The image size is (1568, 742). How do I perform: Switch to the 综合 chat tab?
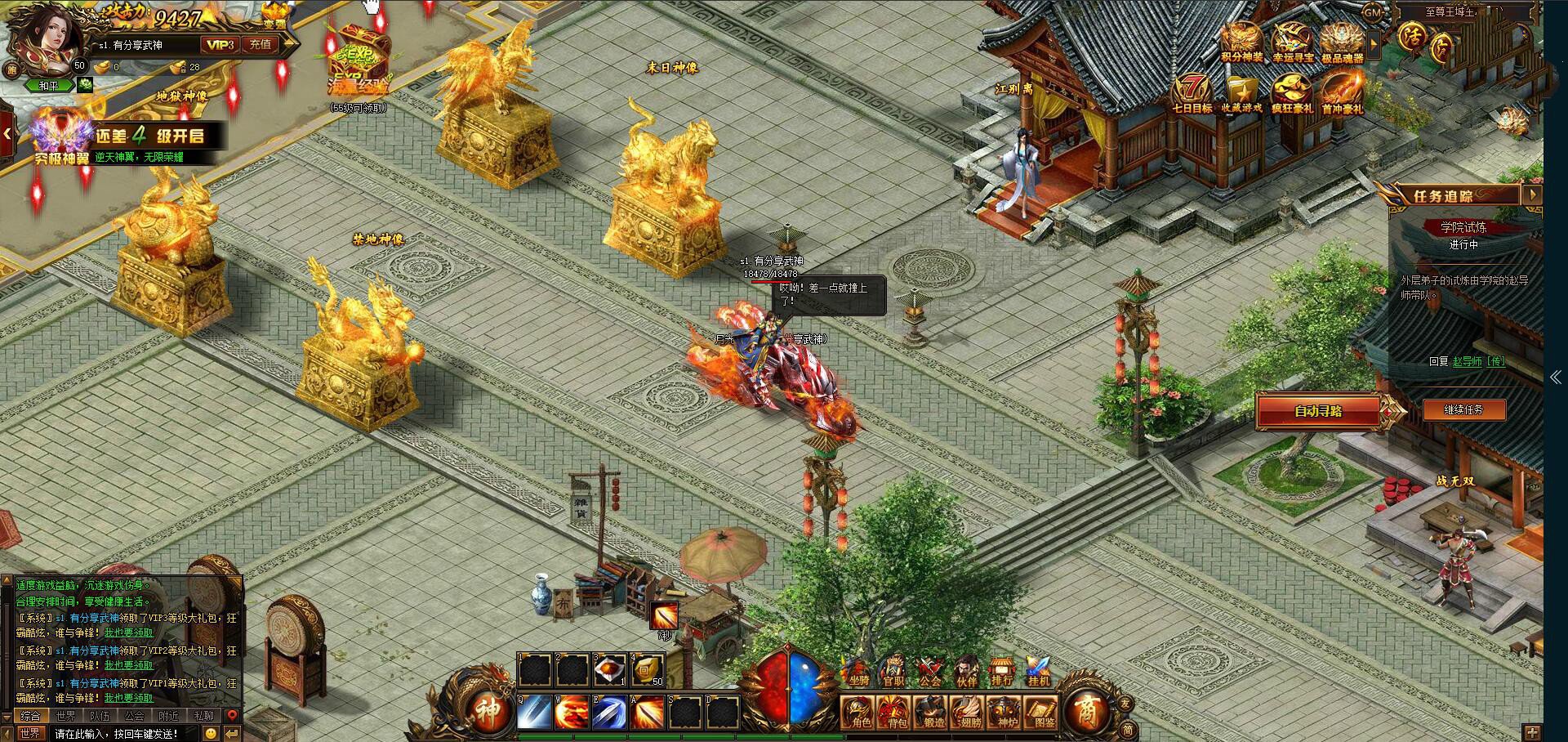[30, 716]
